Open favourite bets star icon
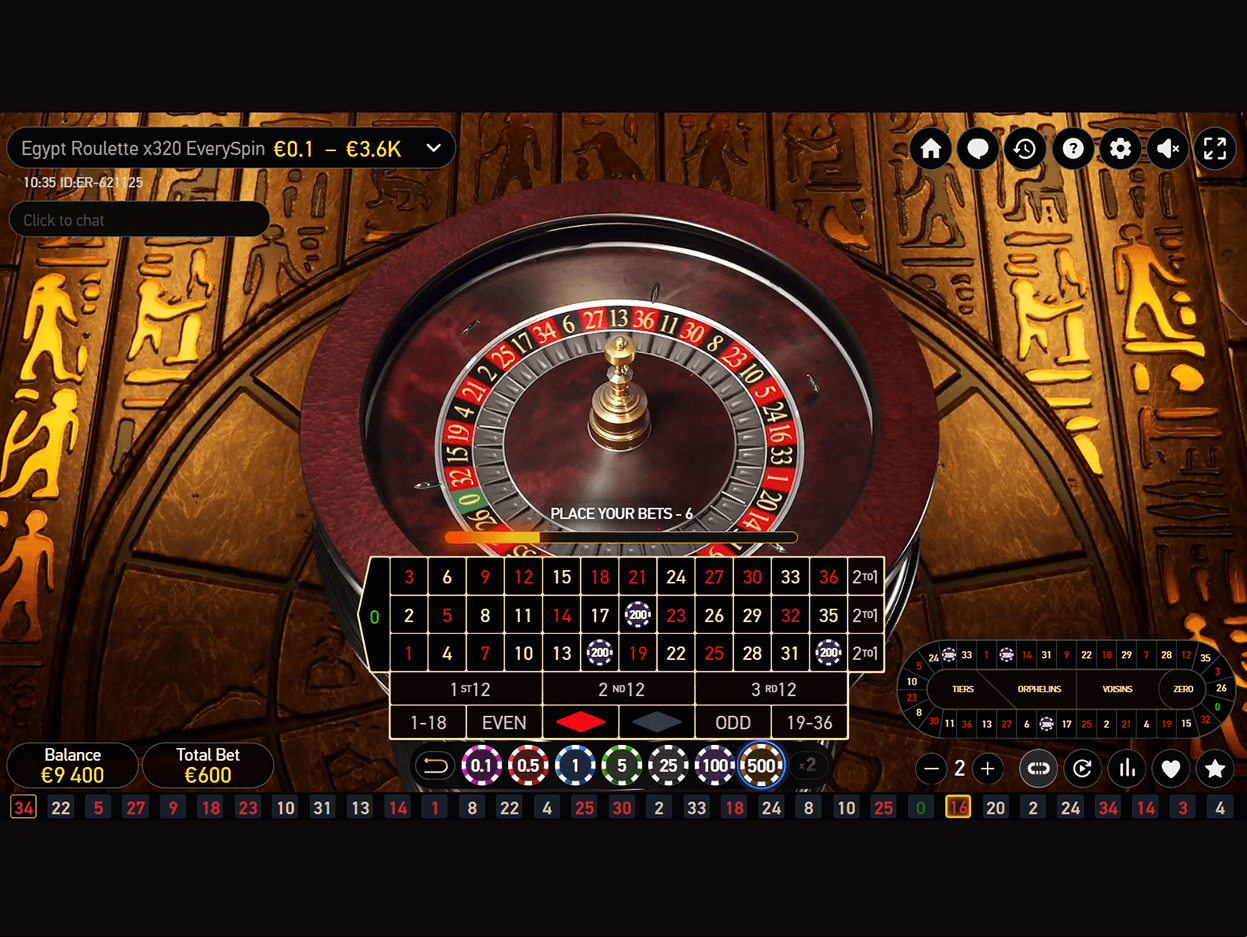The width and height of the screenshot is (1247, 937). (x=1215, y=768)
